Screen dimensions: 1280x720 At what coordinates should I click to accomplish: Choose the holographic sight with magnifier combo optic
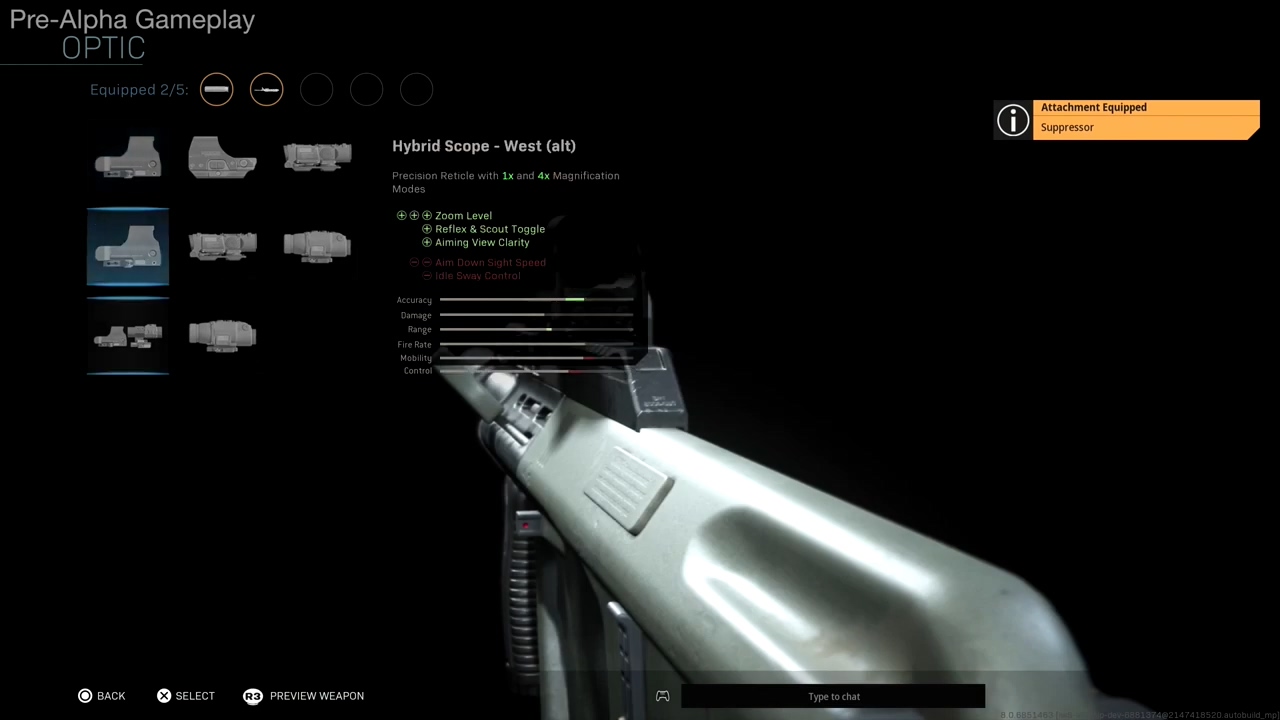coord(128,335)
